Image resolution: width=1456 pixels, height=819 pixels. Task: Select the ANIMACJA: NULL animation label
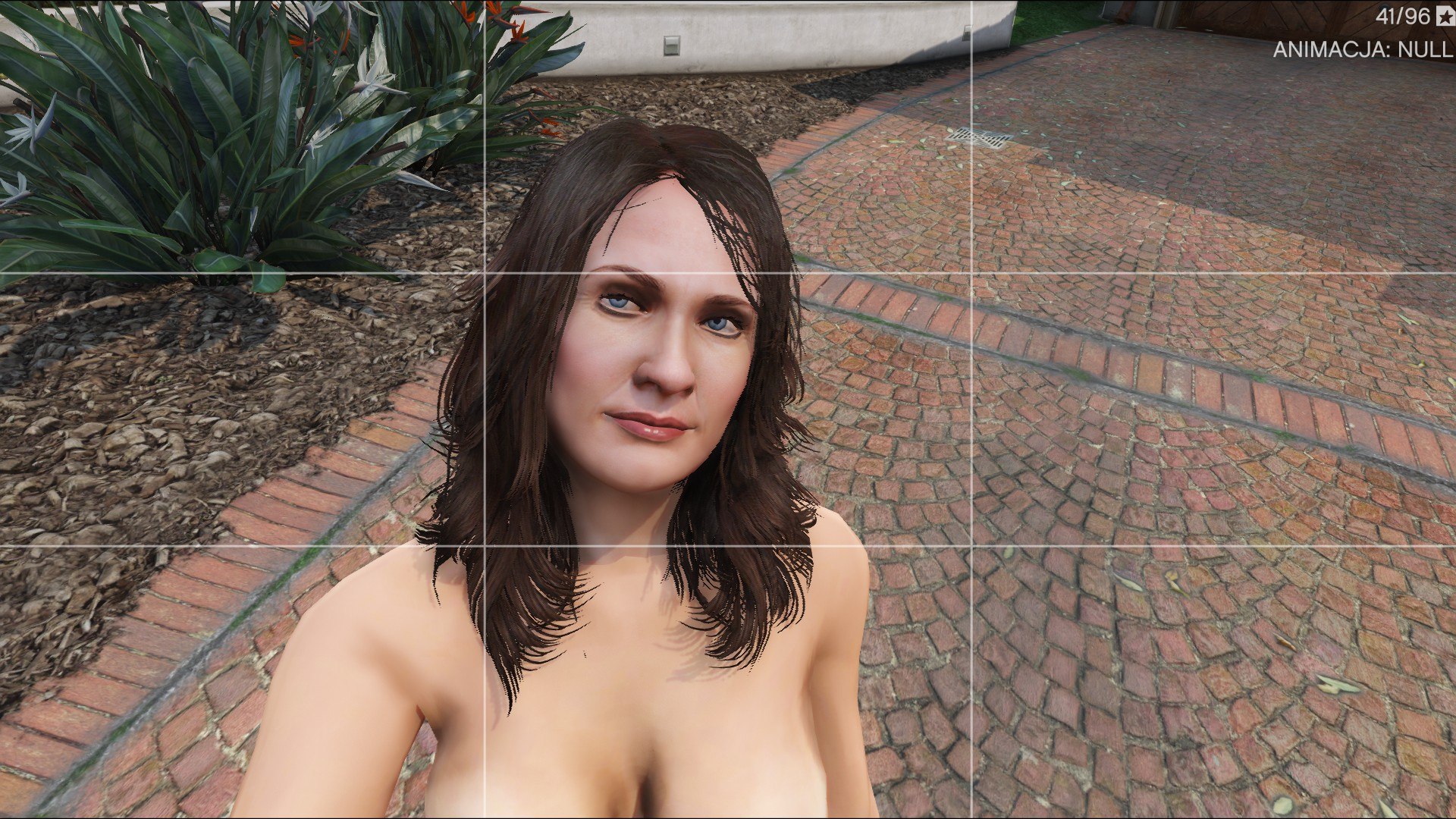(x=1362, y=50)
